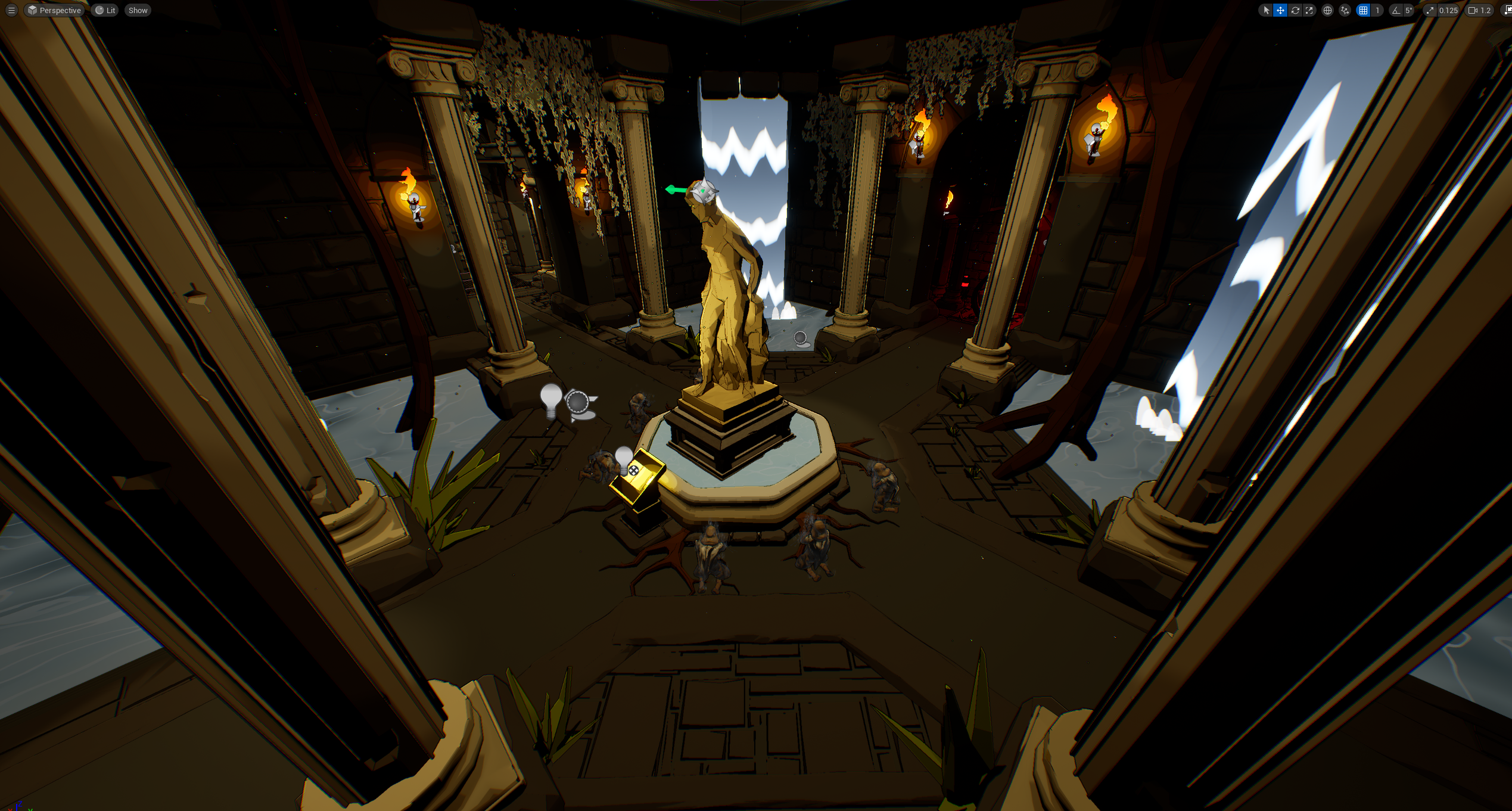Activate the Select Objects tool
This screenshot has height=811, width=1512.
[1265, 10]
